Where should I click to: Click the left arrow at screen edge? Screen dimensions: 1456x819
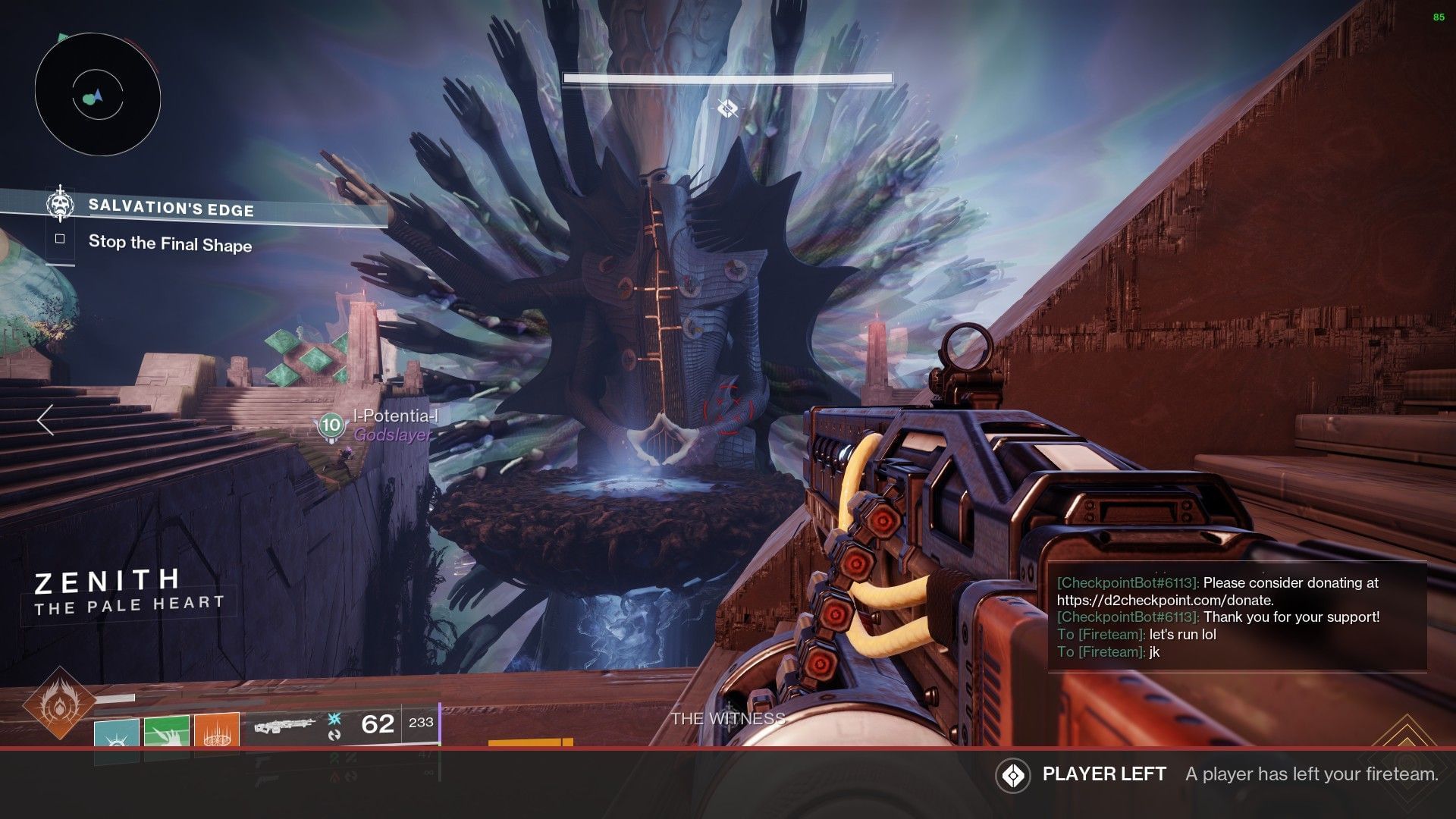pos(45,419)
